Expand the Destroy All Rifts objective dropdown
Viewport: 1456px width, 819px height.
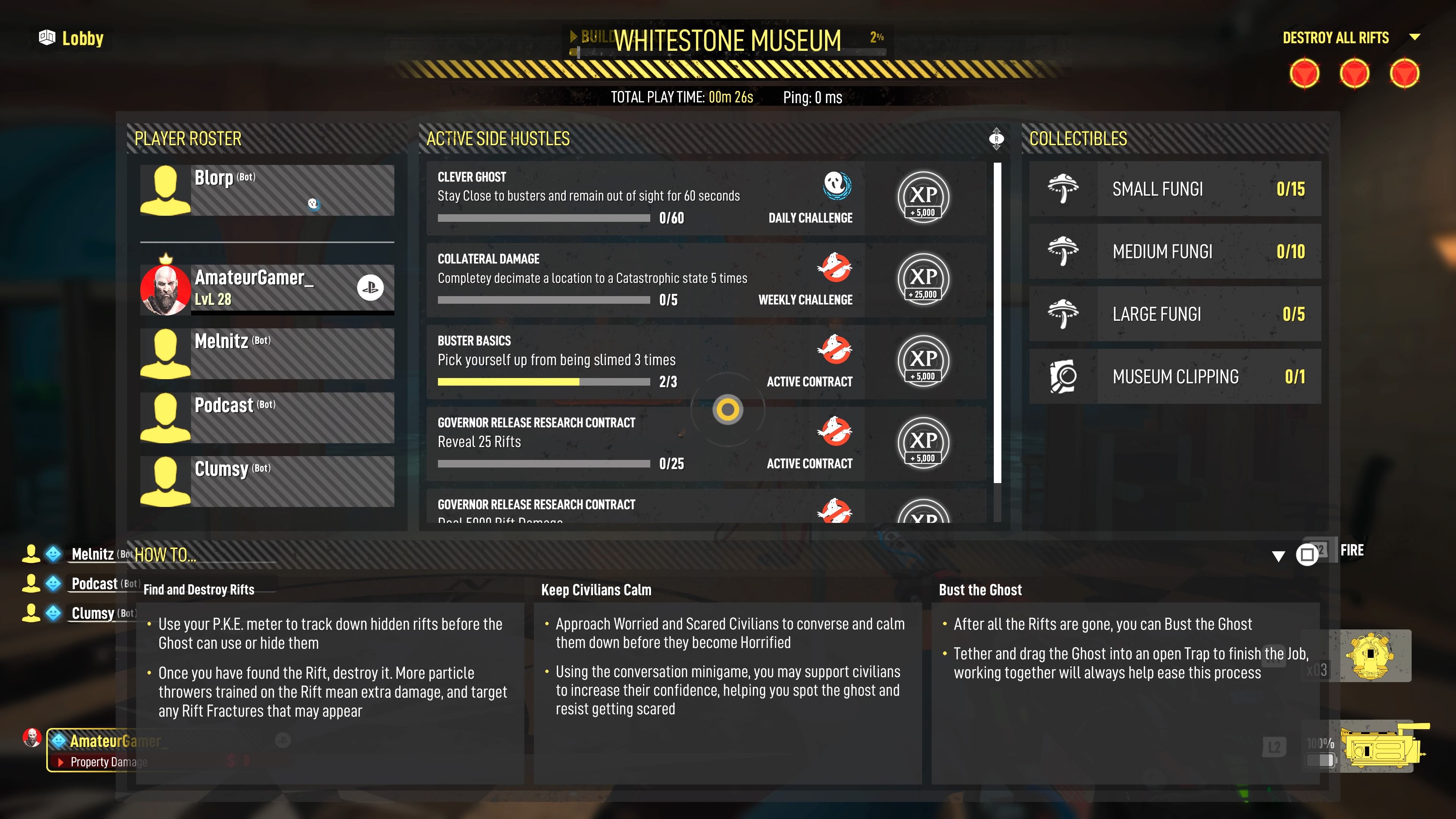[1414, 37]
